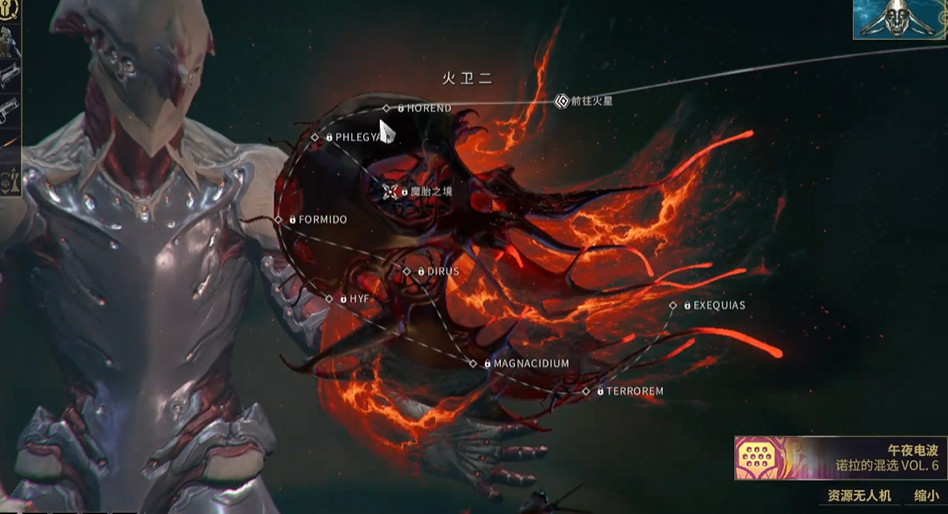Image resolution: width=948 pixels, height=514 pixels.
Task: Select the melee weapon loadout slot
Action: coord(9,140)
